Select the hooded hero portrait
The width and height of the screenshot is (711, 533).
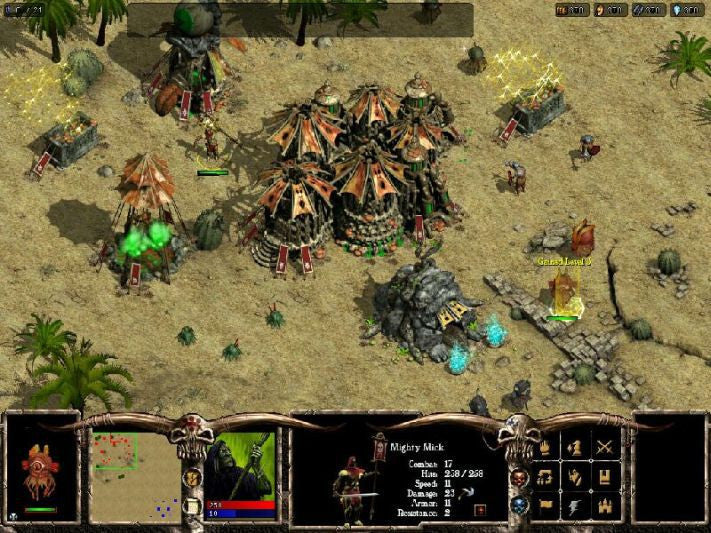pyautogui.click(x=241, y=465)
